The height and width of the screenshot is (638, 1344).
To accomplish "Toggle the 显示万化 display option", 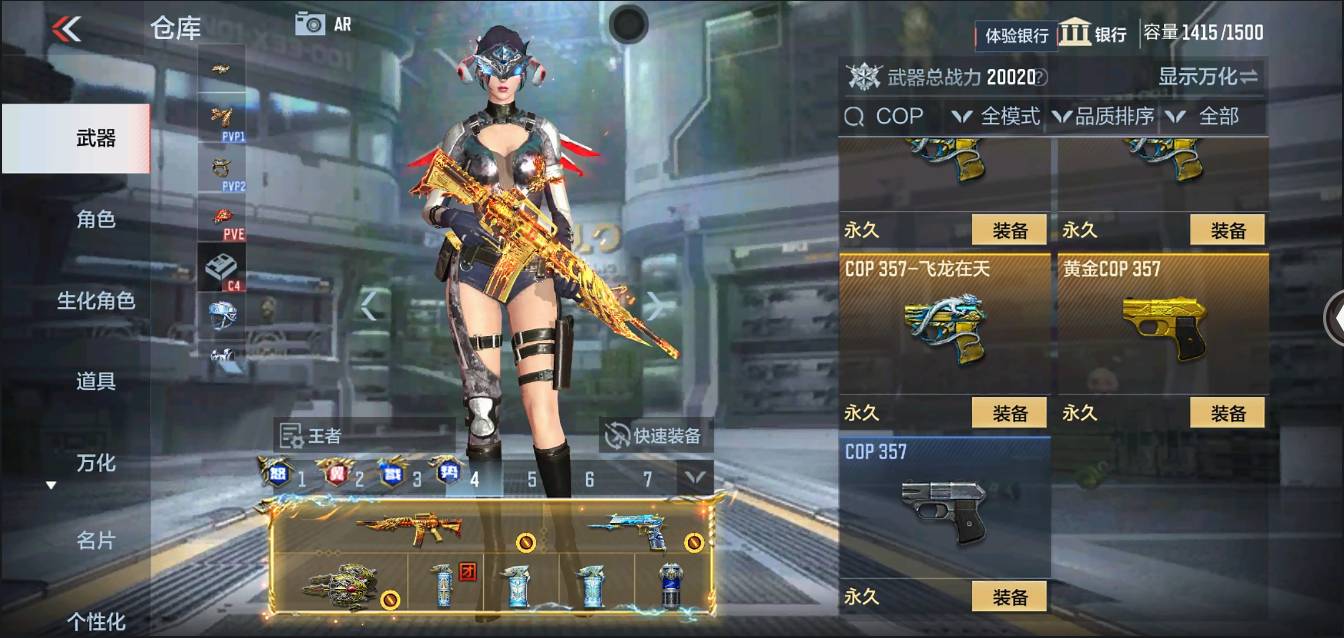I will pos(1208,76).
